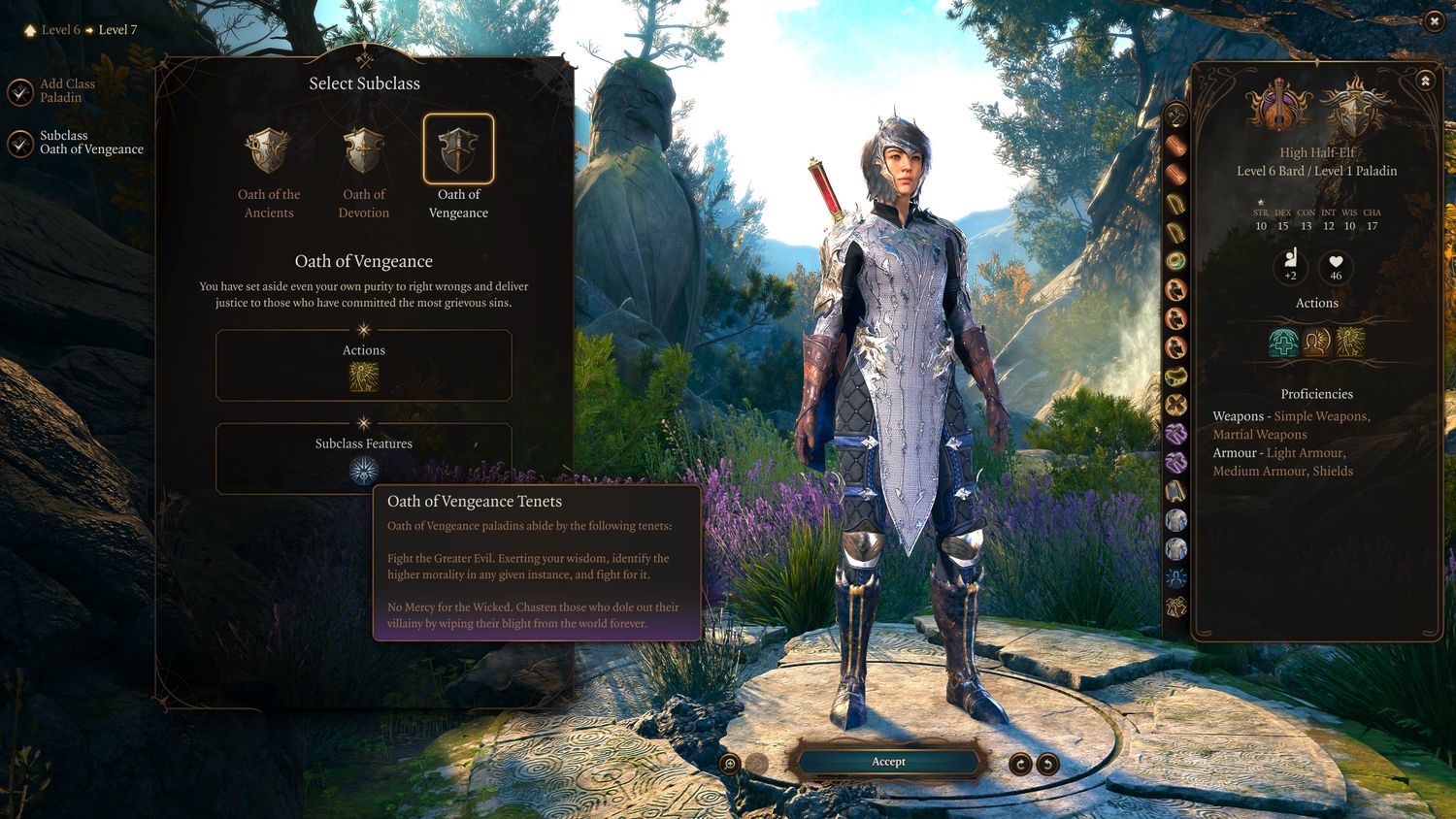Inspect the hit points heart badge
The width and height of the screenshot is (1456, 819).
(1336, 265)
